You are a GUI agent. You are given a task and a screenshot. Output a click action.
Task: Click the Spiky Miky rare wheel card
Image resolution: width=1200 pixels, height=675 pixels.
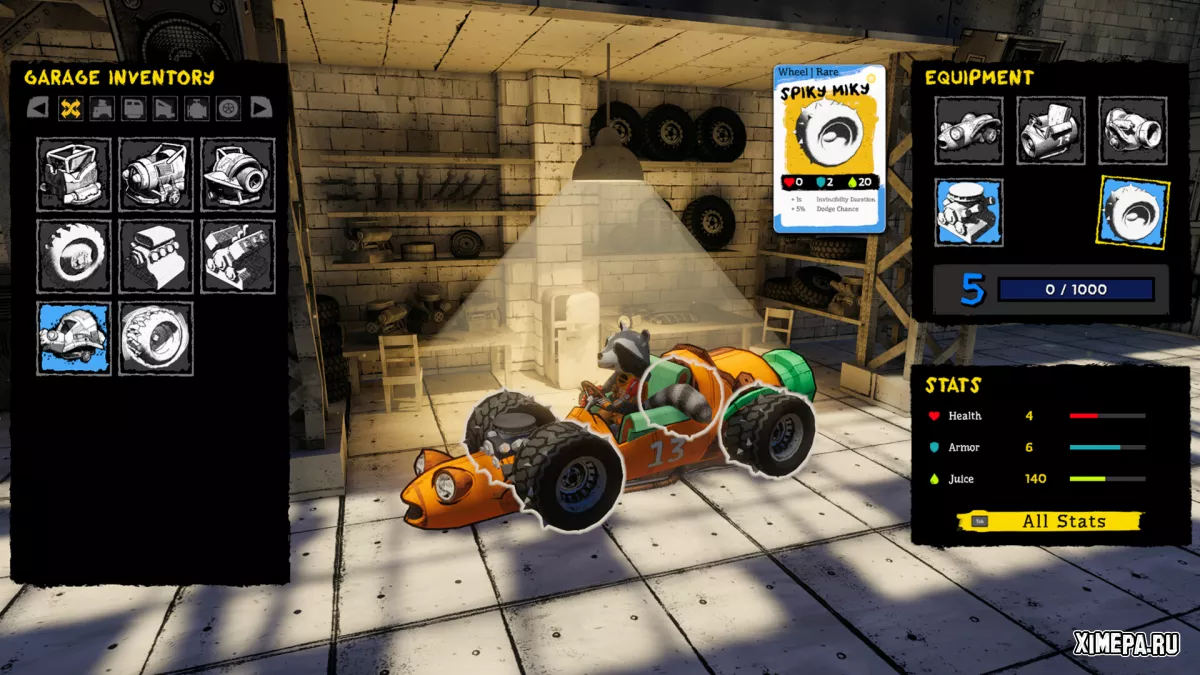coord(829,148)
